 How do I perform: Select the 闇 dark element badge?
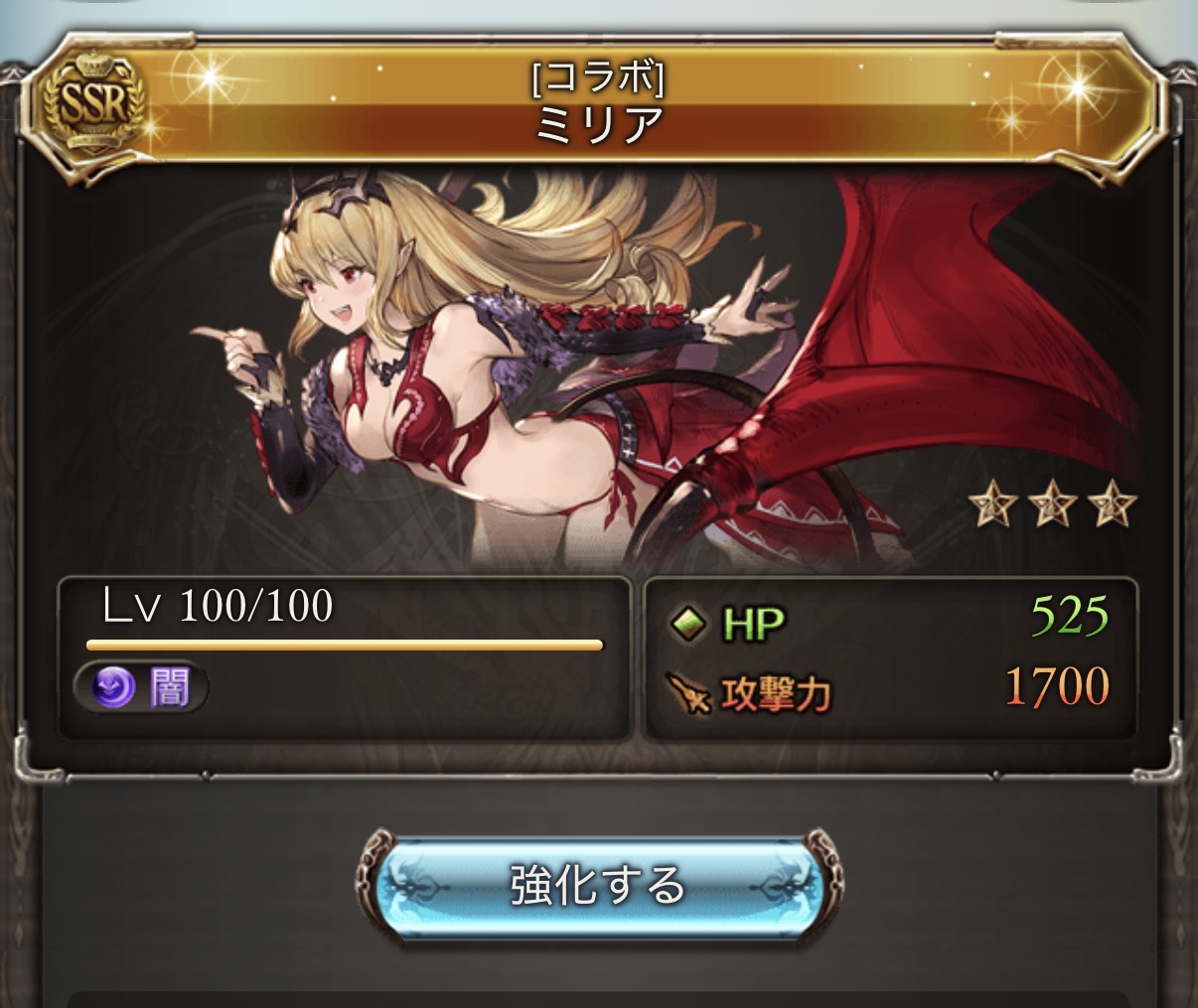click(x=142, y=687)
